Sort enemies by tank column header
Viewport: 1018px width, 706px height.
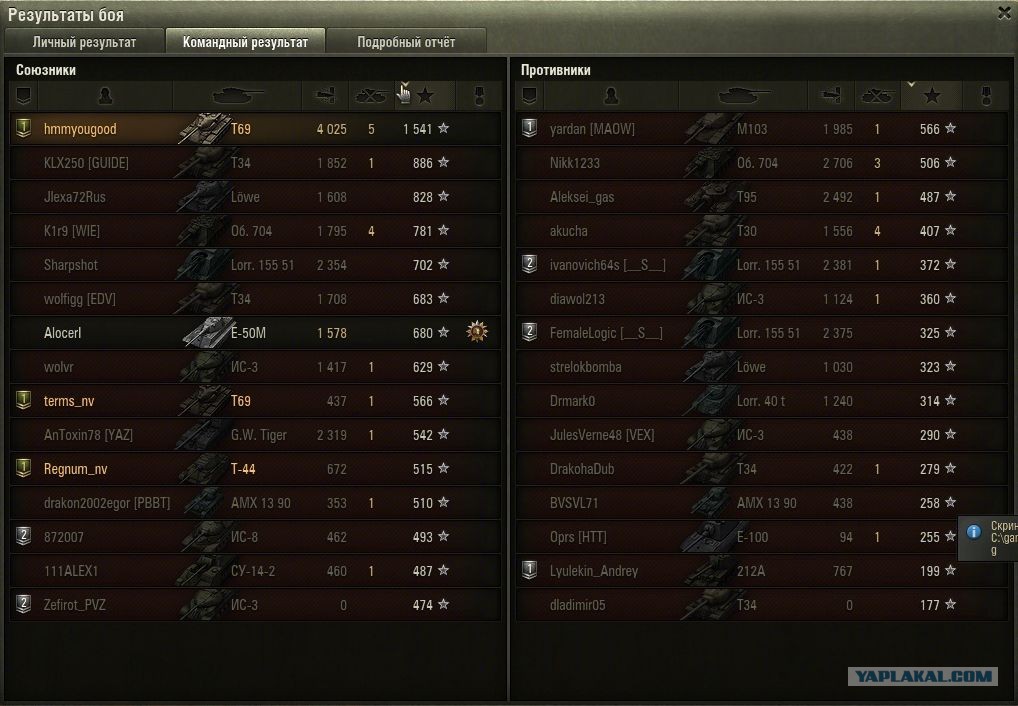[x=743, y=96]
